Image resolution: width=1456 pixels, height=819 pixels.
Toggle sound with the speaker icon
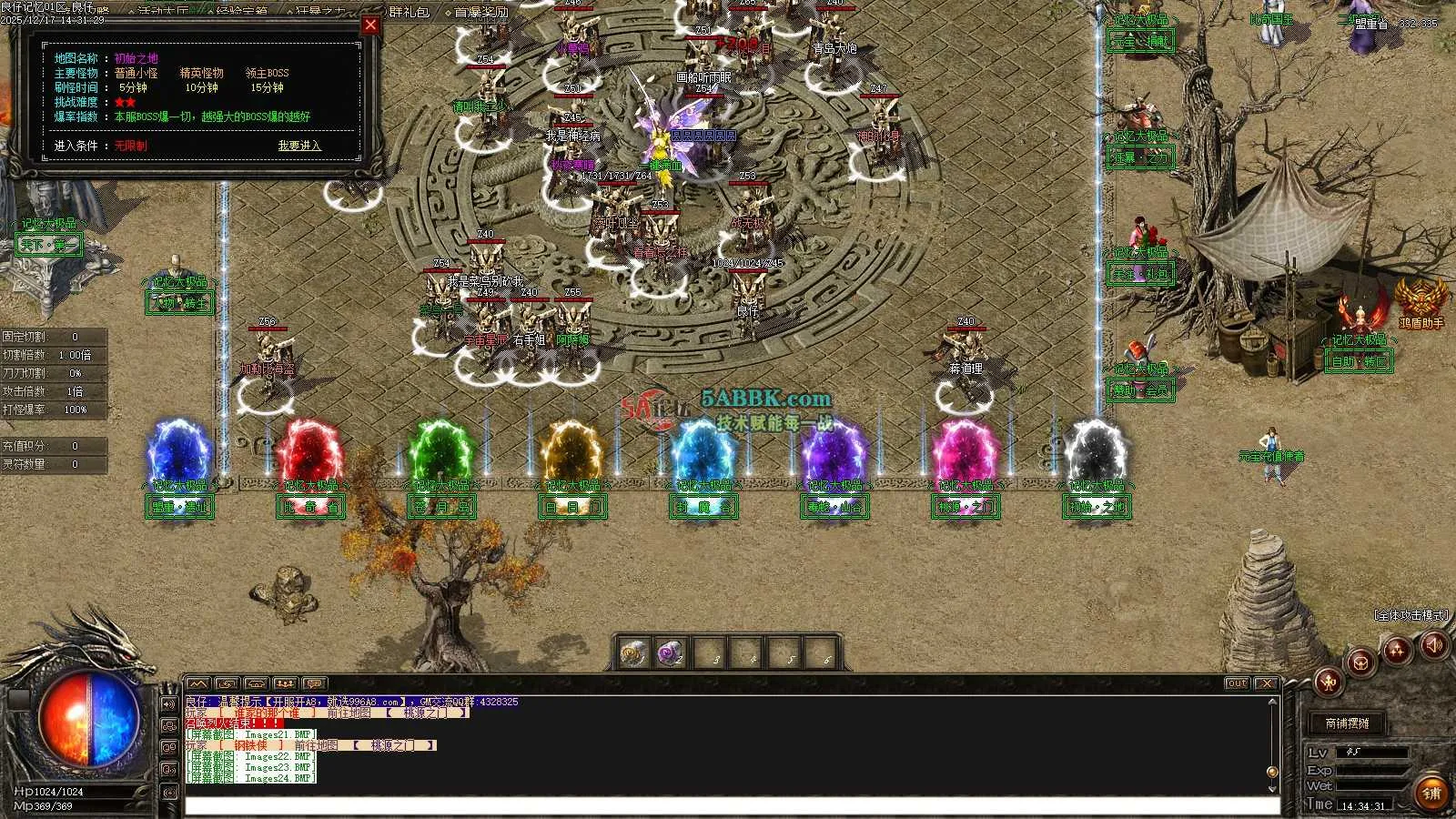pos(1435,646)
